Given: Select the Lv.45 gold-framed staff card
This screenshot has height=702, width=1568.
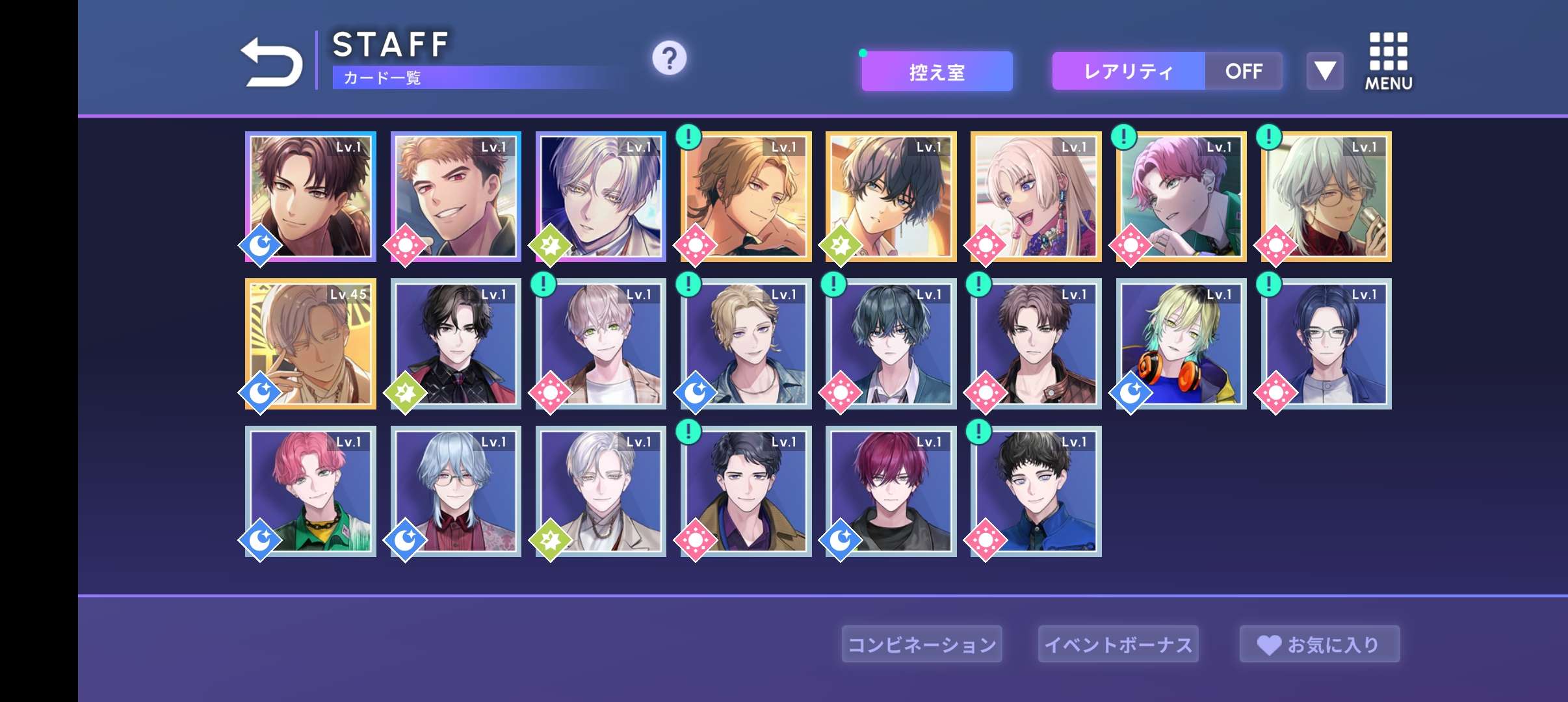Looking at the screenshot, I should 311,344.
